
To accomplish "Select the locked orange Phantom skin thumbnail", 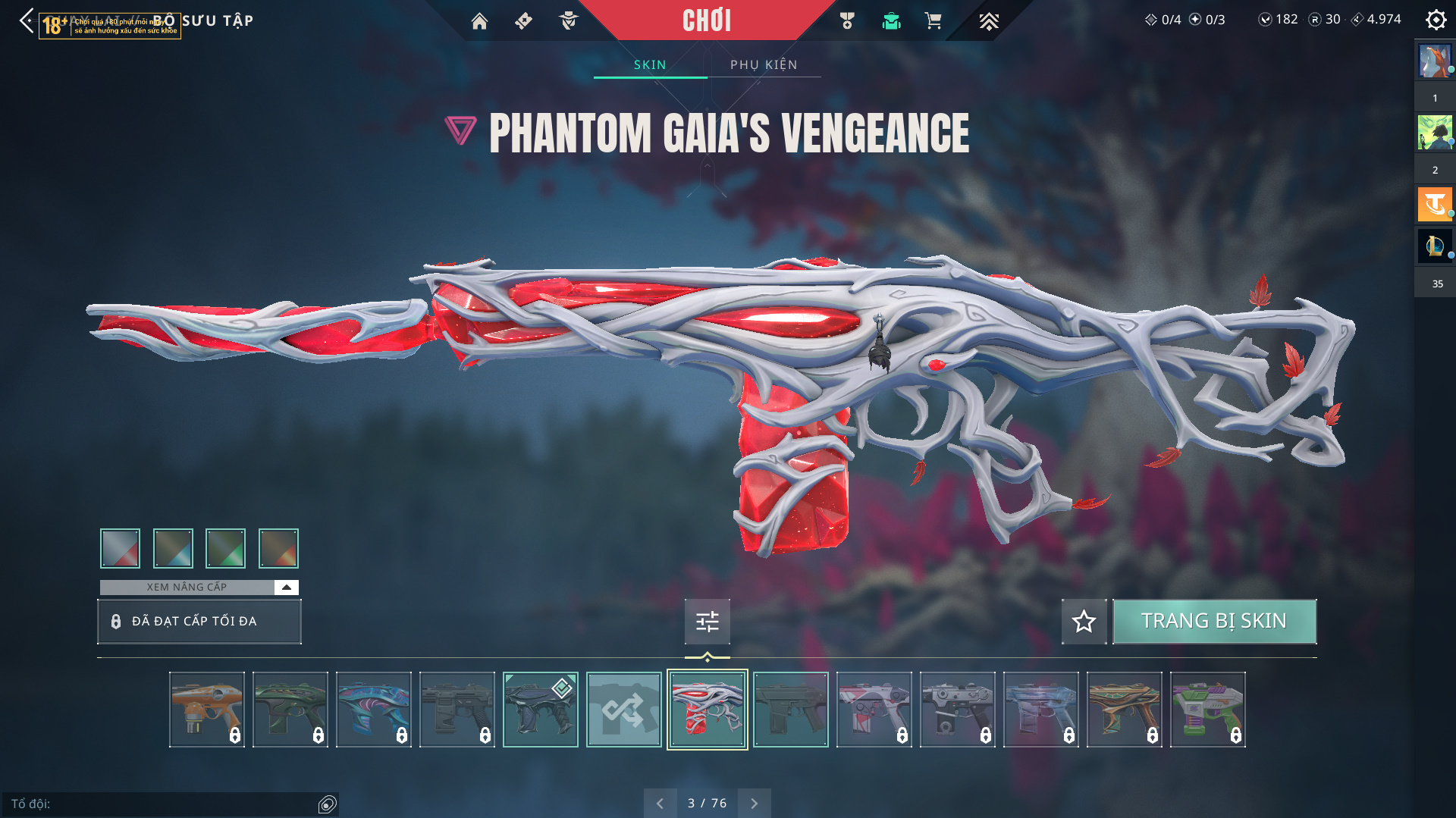I will point(206,710).
